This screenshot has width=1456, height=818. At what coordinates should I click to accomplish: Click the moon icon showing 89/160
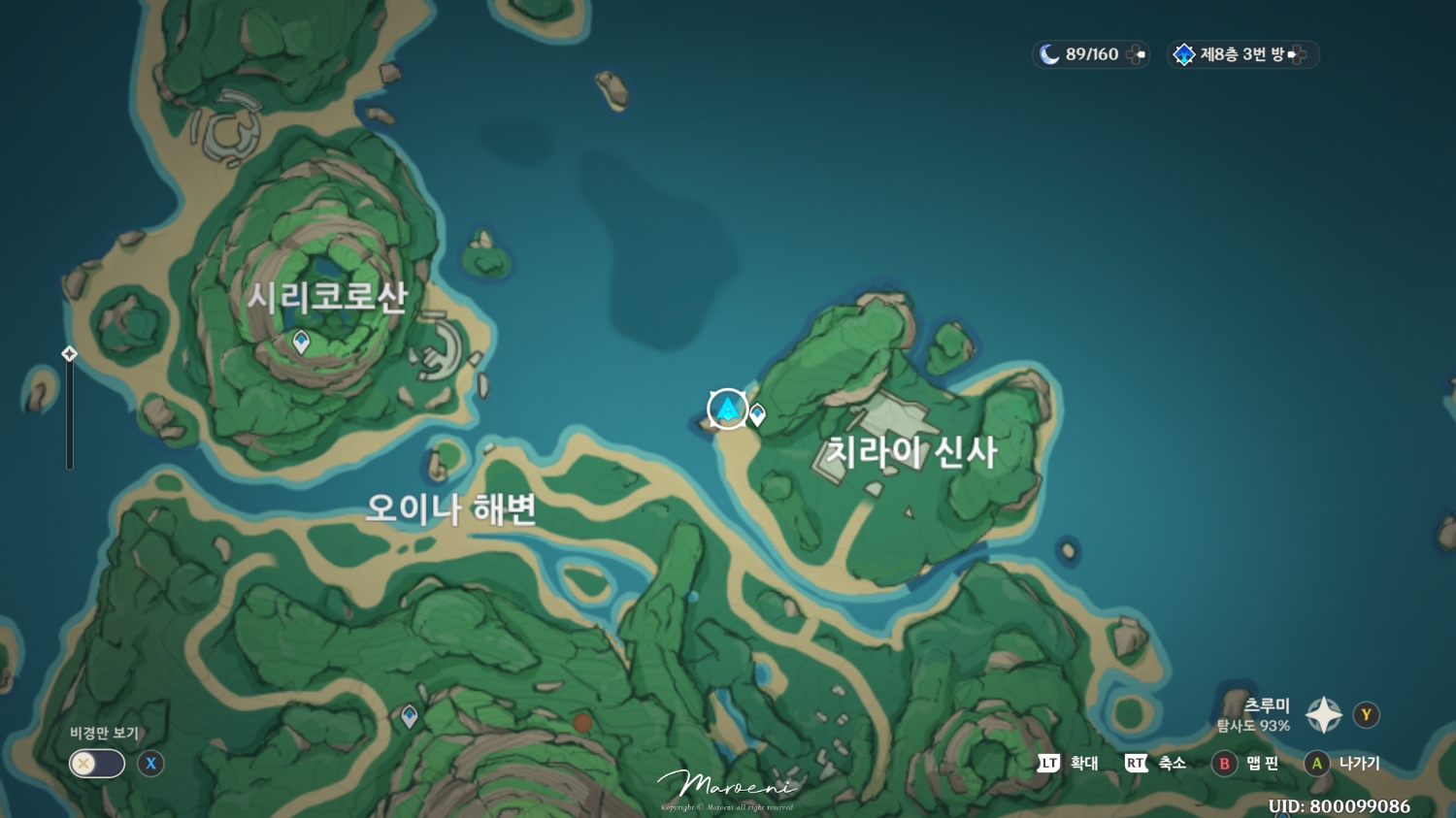(1051, 53)
